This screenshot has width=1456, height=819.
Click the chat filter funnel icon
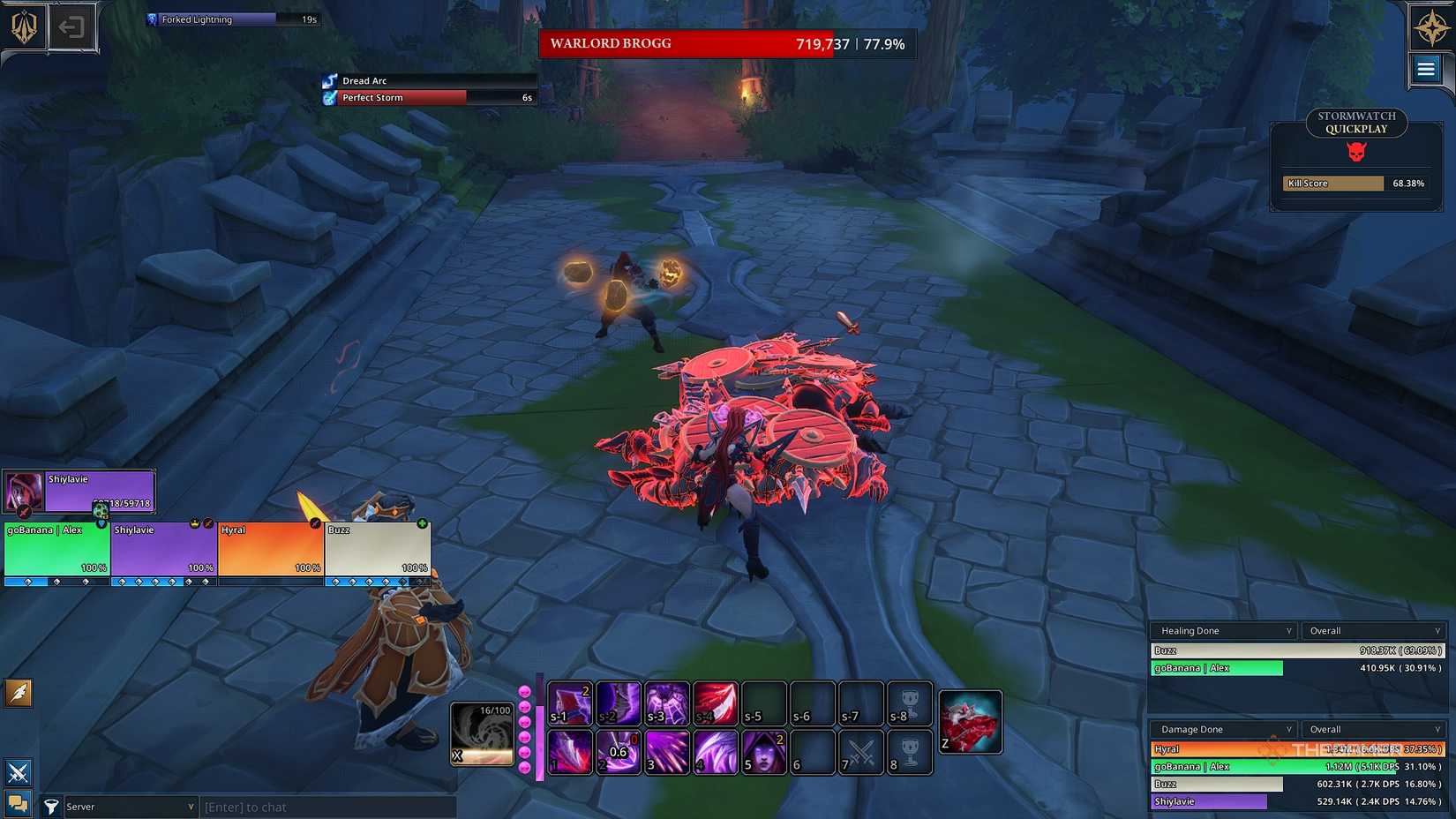(51, 806)
